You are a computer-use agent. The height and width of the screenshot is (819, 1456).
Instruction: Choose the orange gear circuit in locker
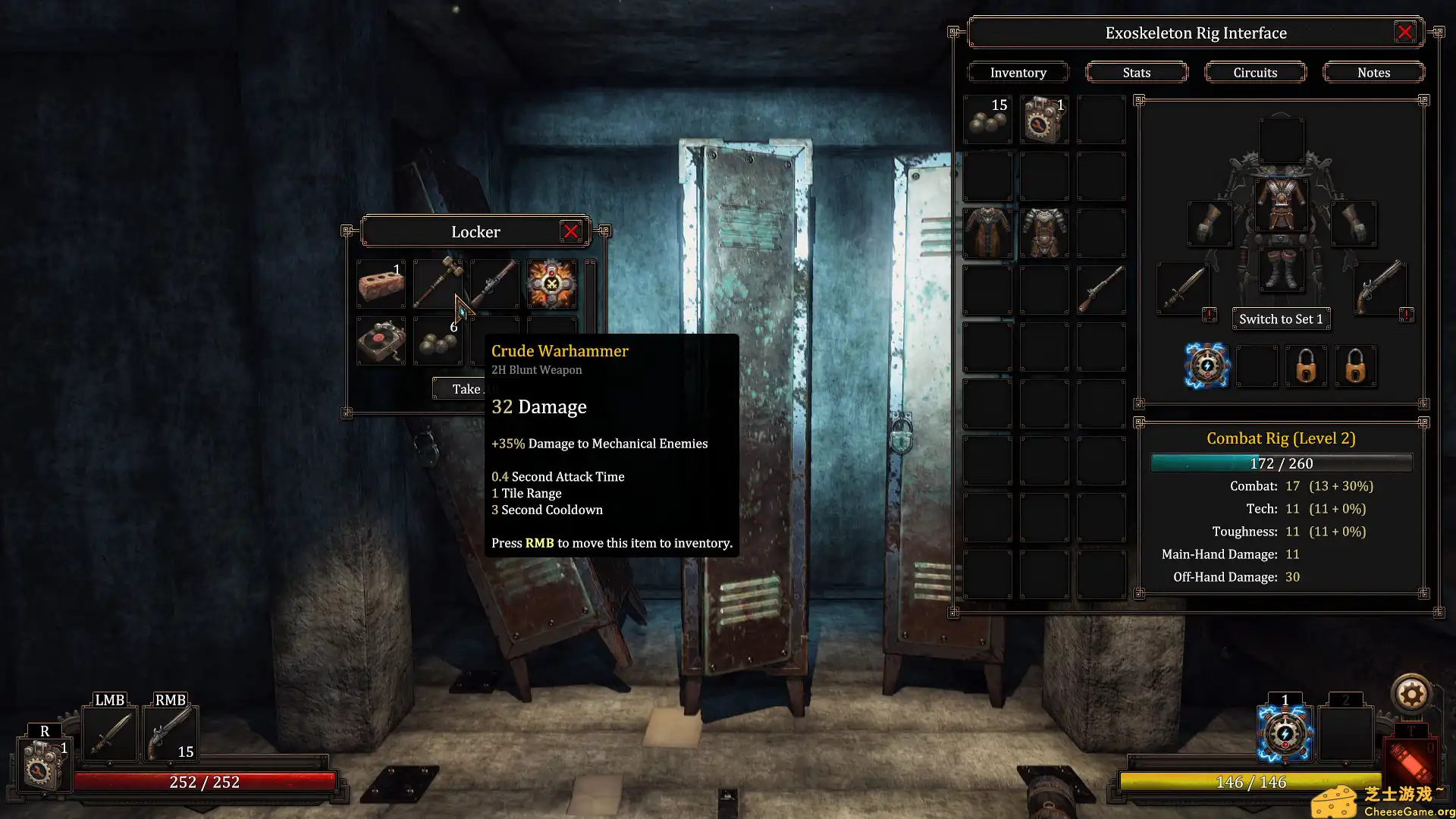[551, 284]
